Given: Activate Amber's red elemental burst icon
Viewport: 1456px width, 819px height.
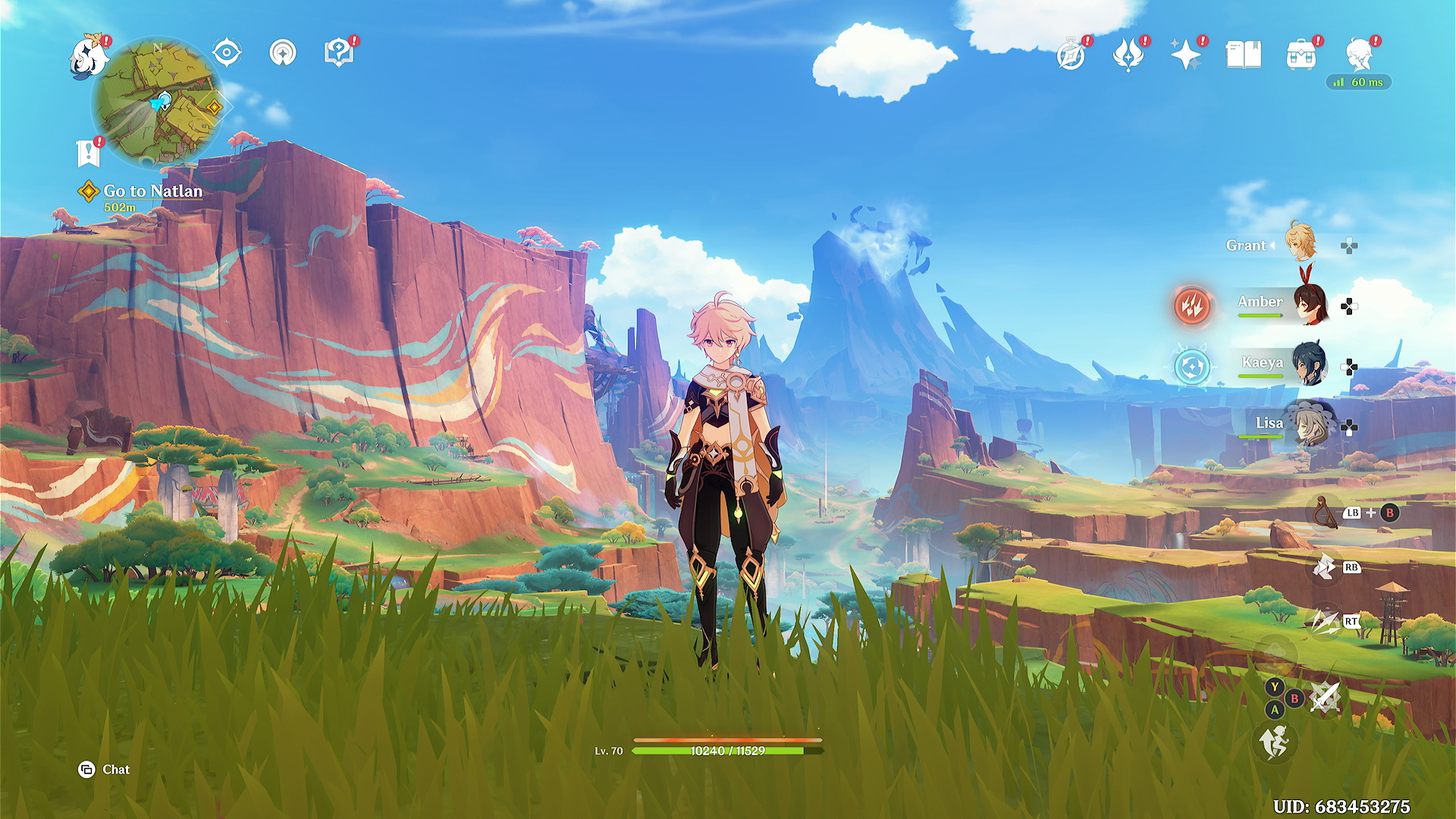Looking at the screenshot, I should 1192,306.
